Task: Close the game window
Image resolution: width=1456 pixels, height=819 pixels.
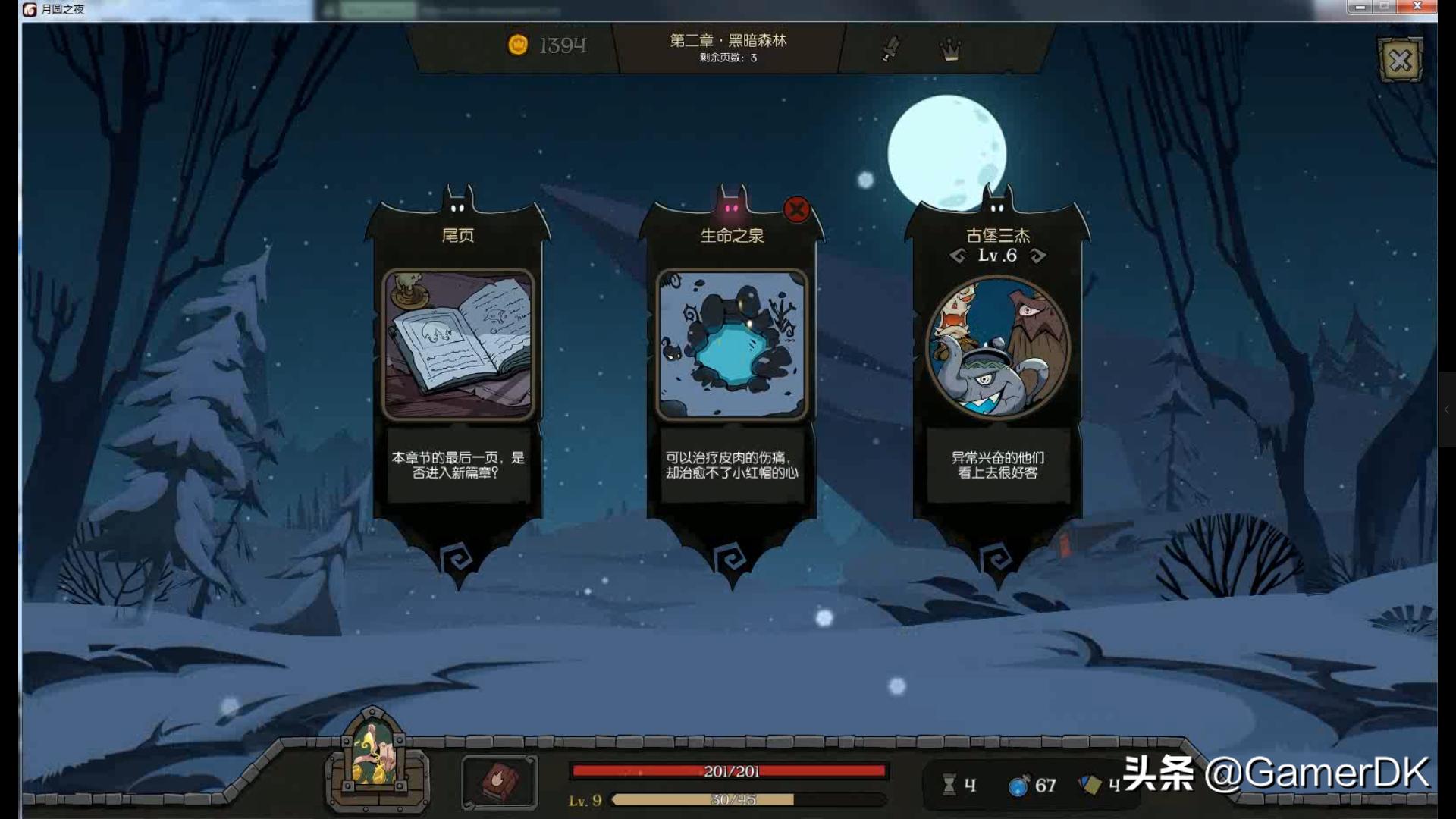Action: click(1417, 7)
